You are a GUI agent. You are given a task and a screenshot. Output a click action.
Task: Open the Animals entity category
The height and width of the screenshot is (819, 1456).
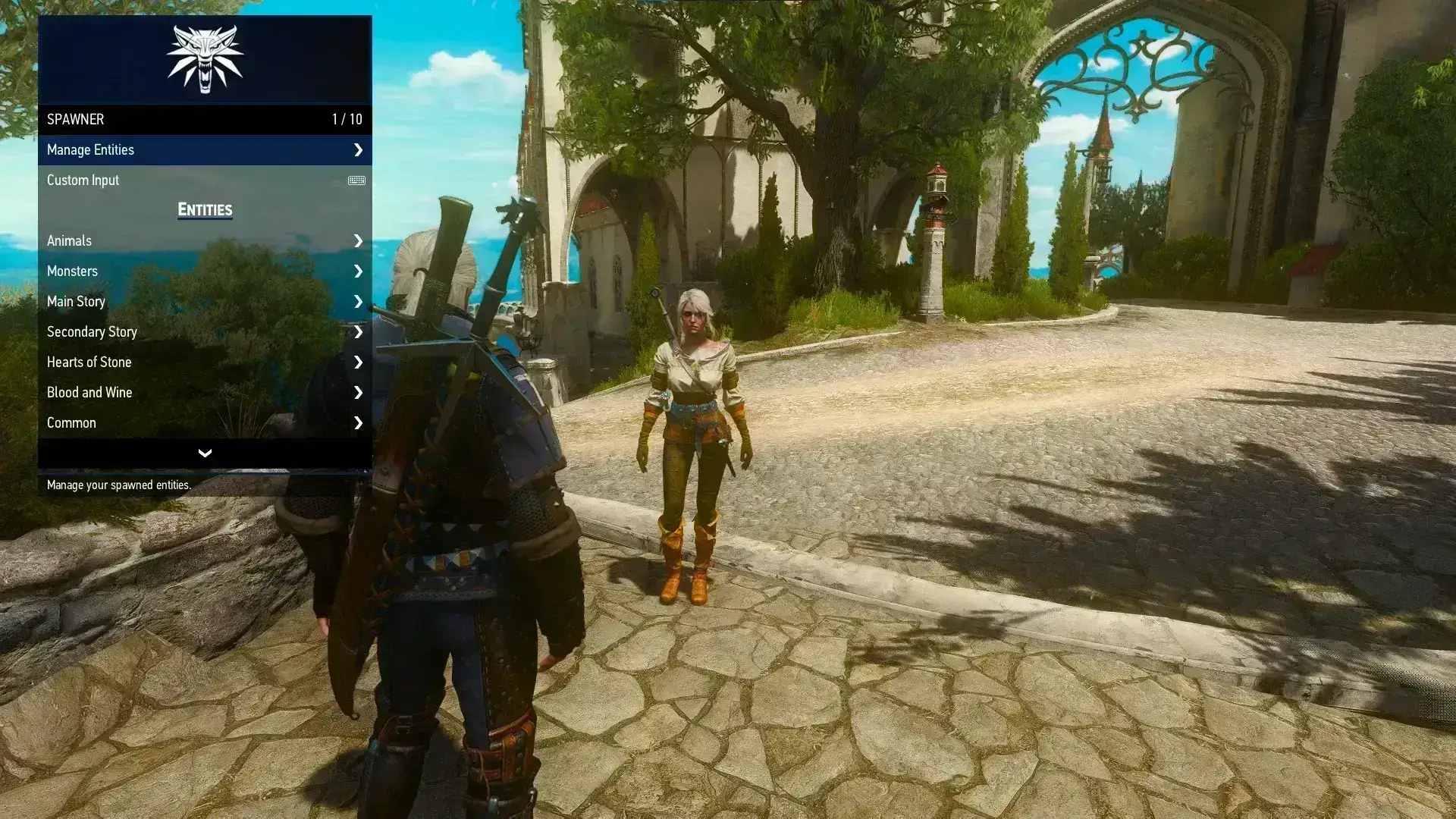click(x=204, y=241)
